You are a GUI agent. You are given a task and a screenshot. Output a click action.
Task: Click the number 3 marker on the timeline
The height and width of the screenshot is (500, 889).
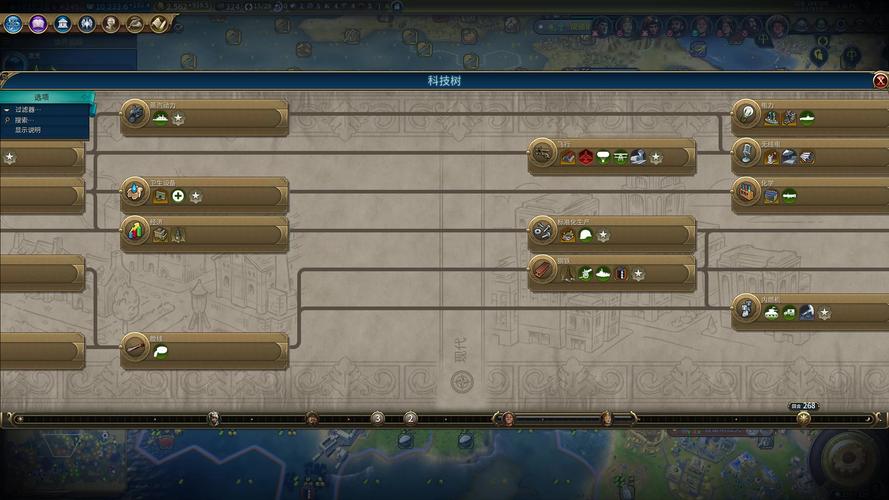pyautogui.click(x=377, y=418)
